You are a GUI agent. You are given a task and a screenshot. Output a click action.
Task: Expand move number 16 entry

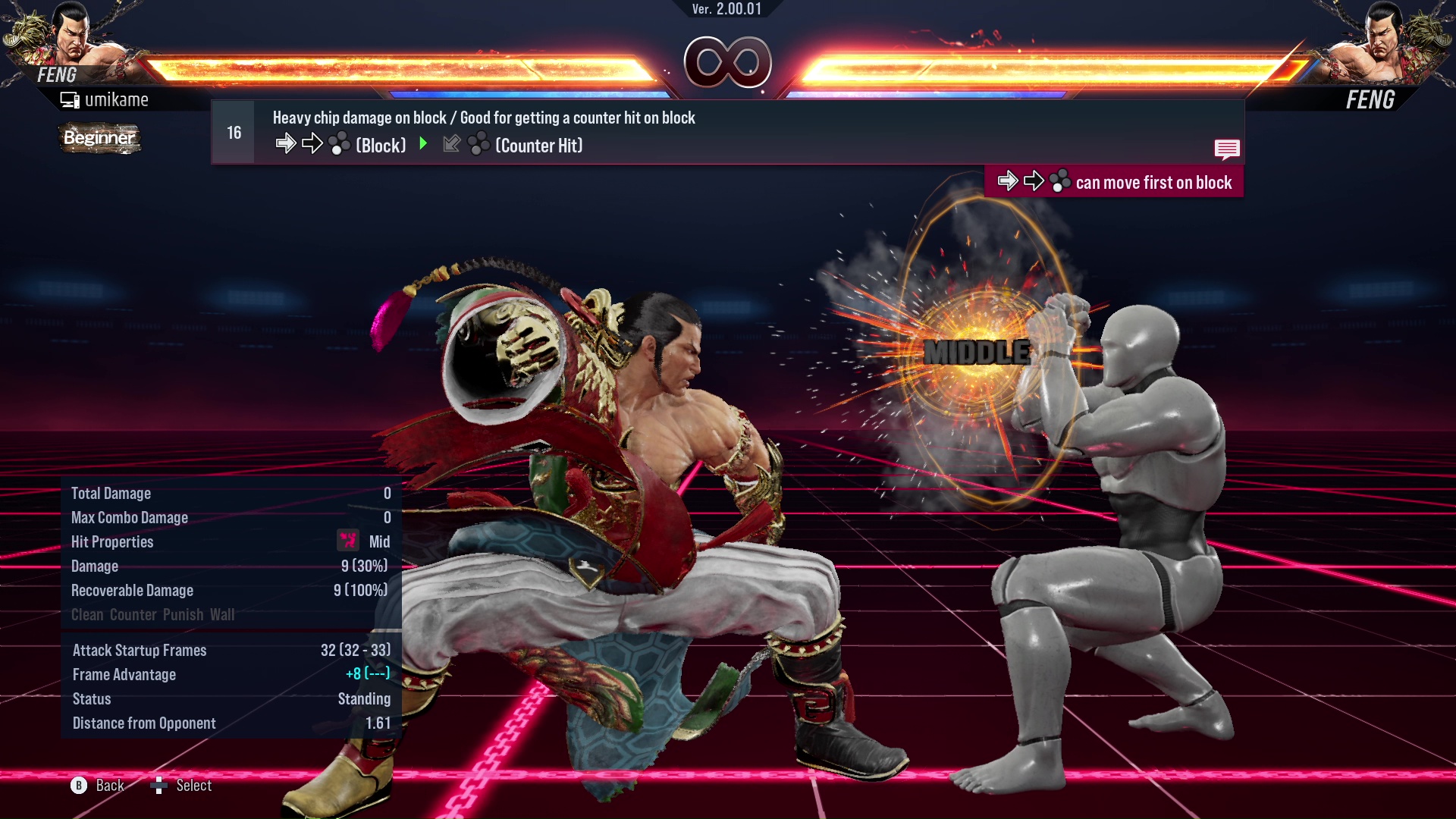[233, 131]
